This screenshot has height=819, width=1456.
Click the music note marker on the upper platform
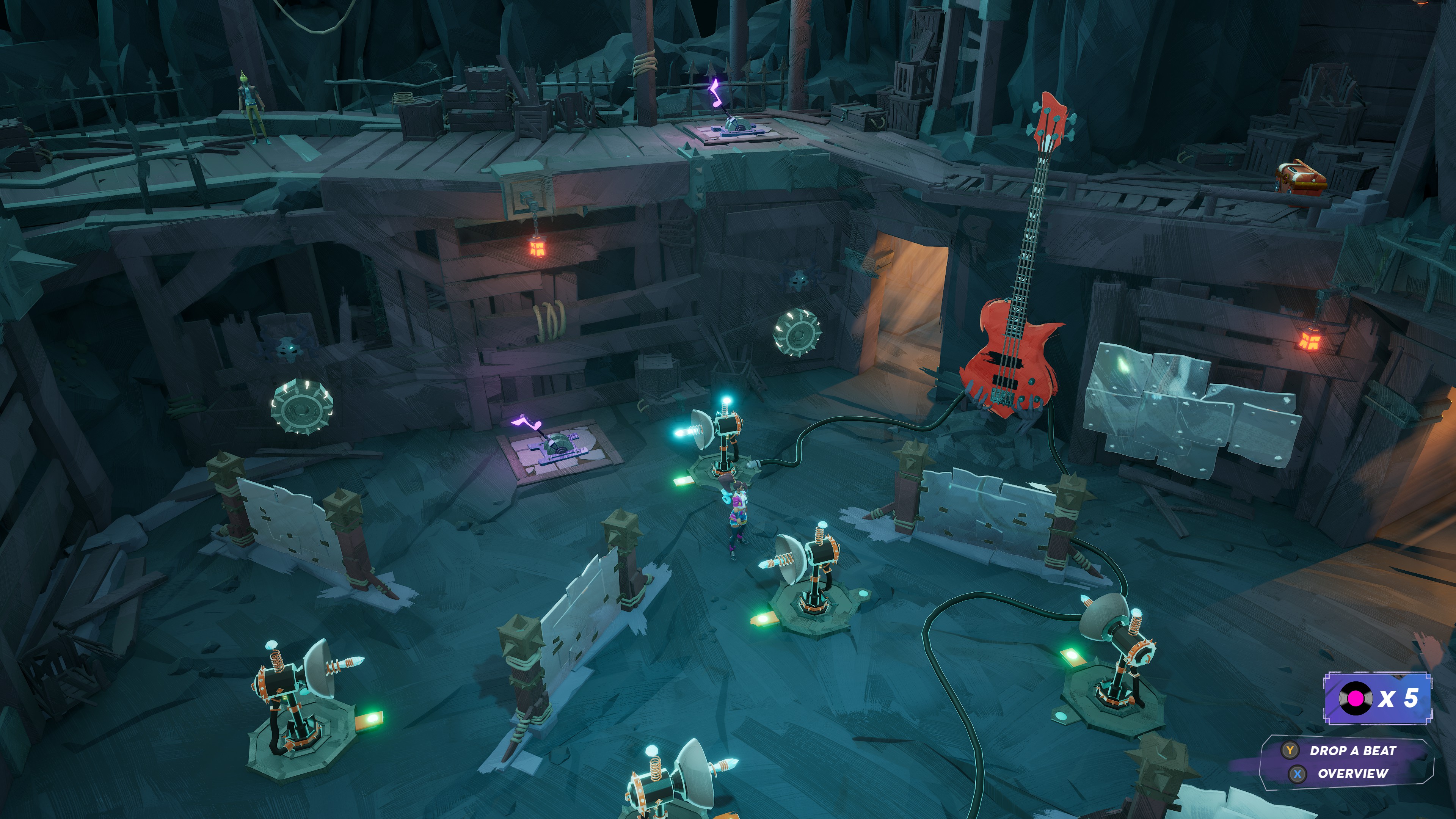point(715,93)
